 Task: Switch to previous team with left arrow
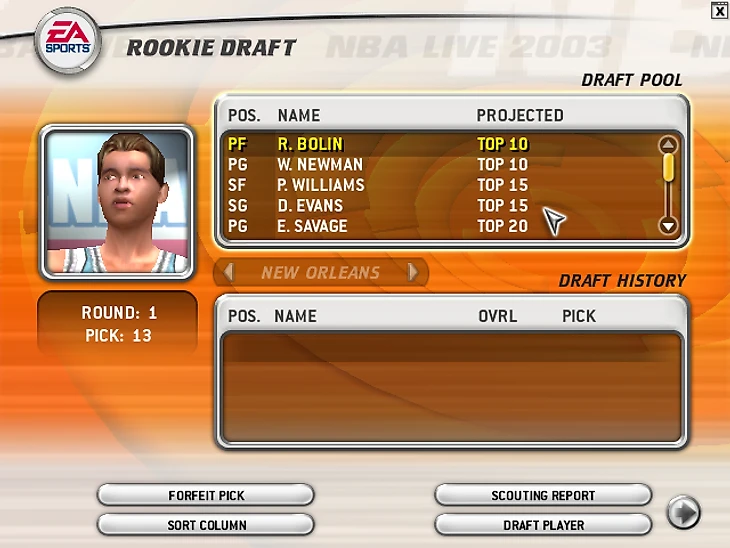229,272
